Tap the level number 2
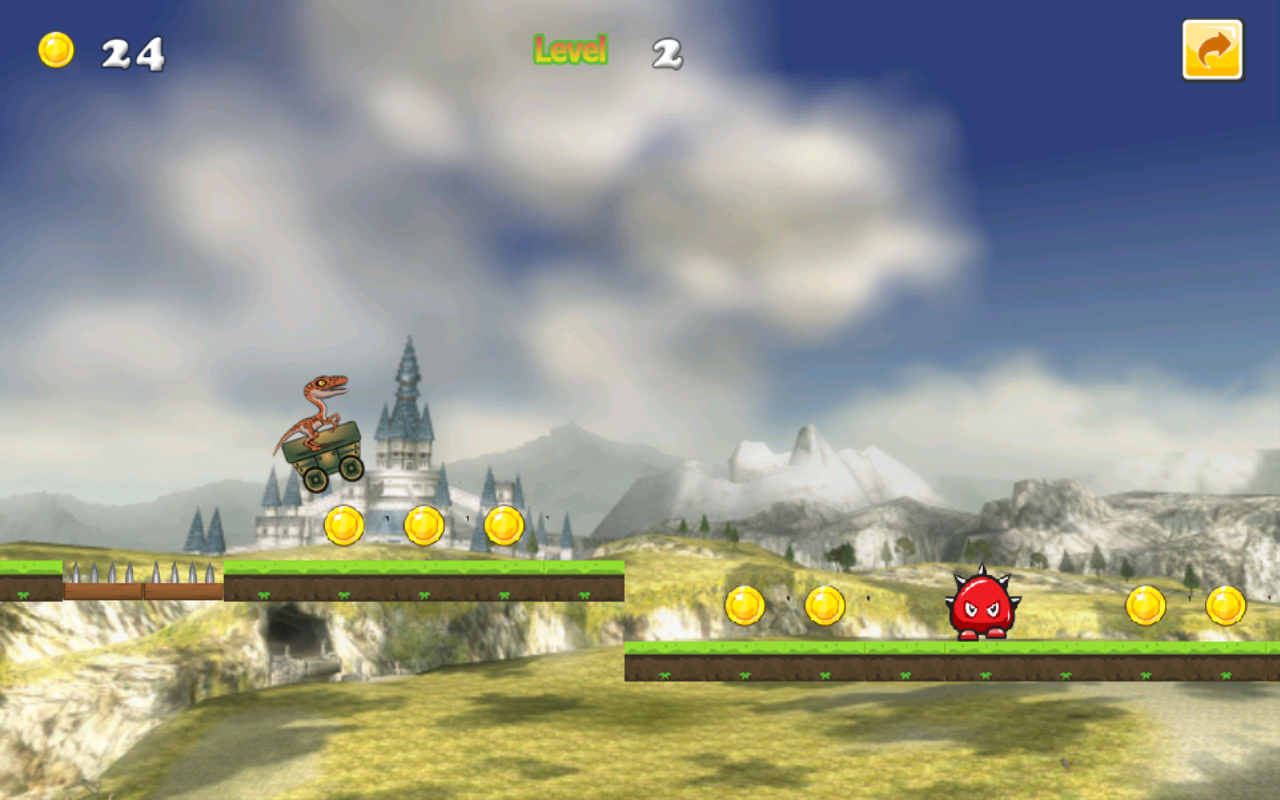1280x800 pixels. (665, 50)
